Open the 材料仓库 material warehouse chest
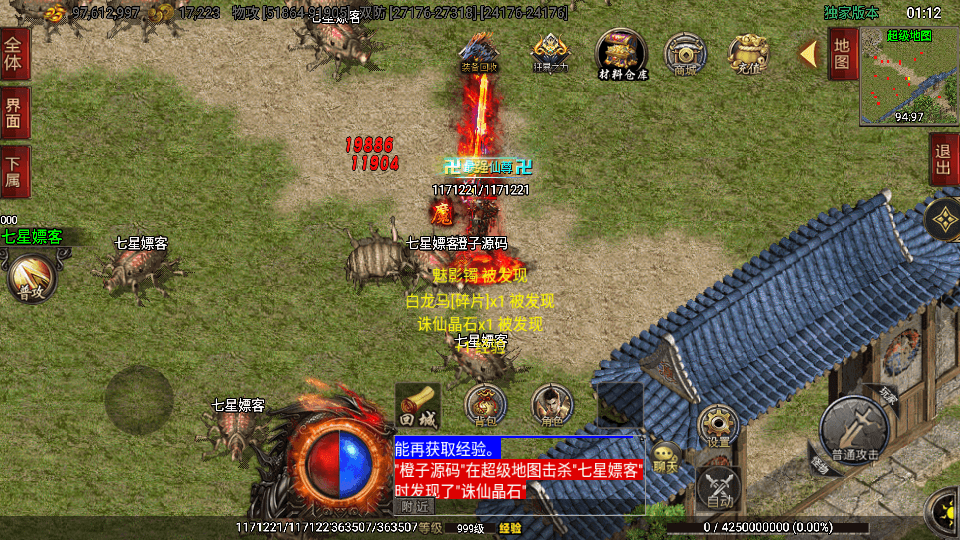Viewport: 960px width, 540px height. point(622,53)
